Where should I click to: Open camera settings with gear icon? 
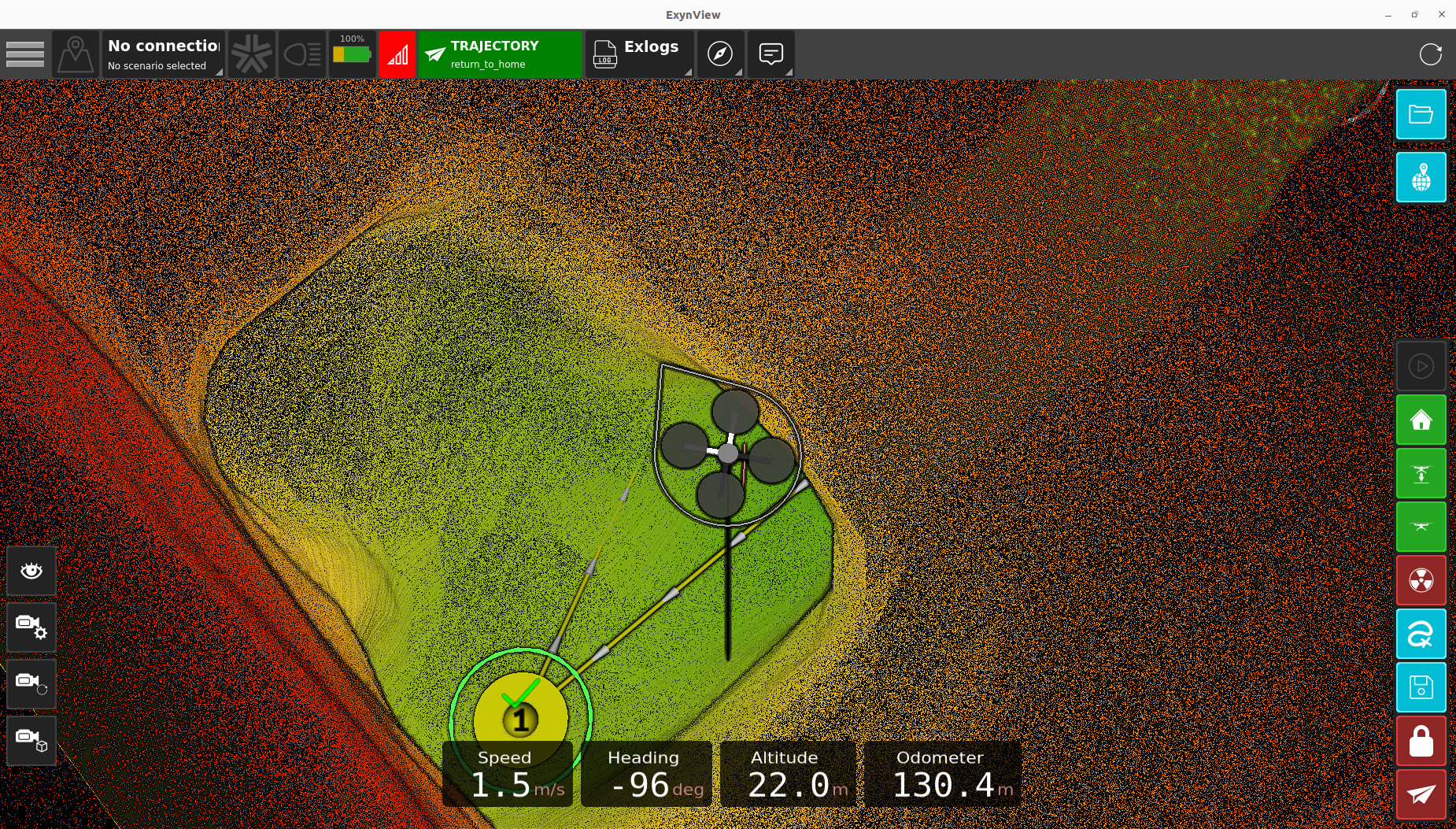pos(31,627)
